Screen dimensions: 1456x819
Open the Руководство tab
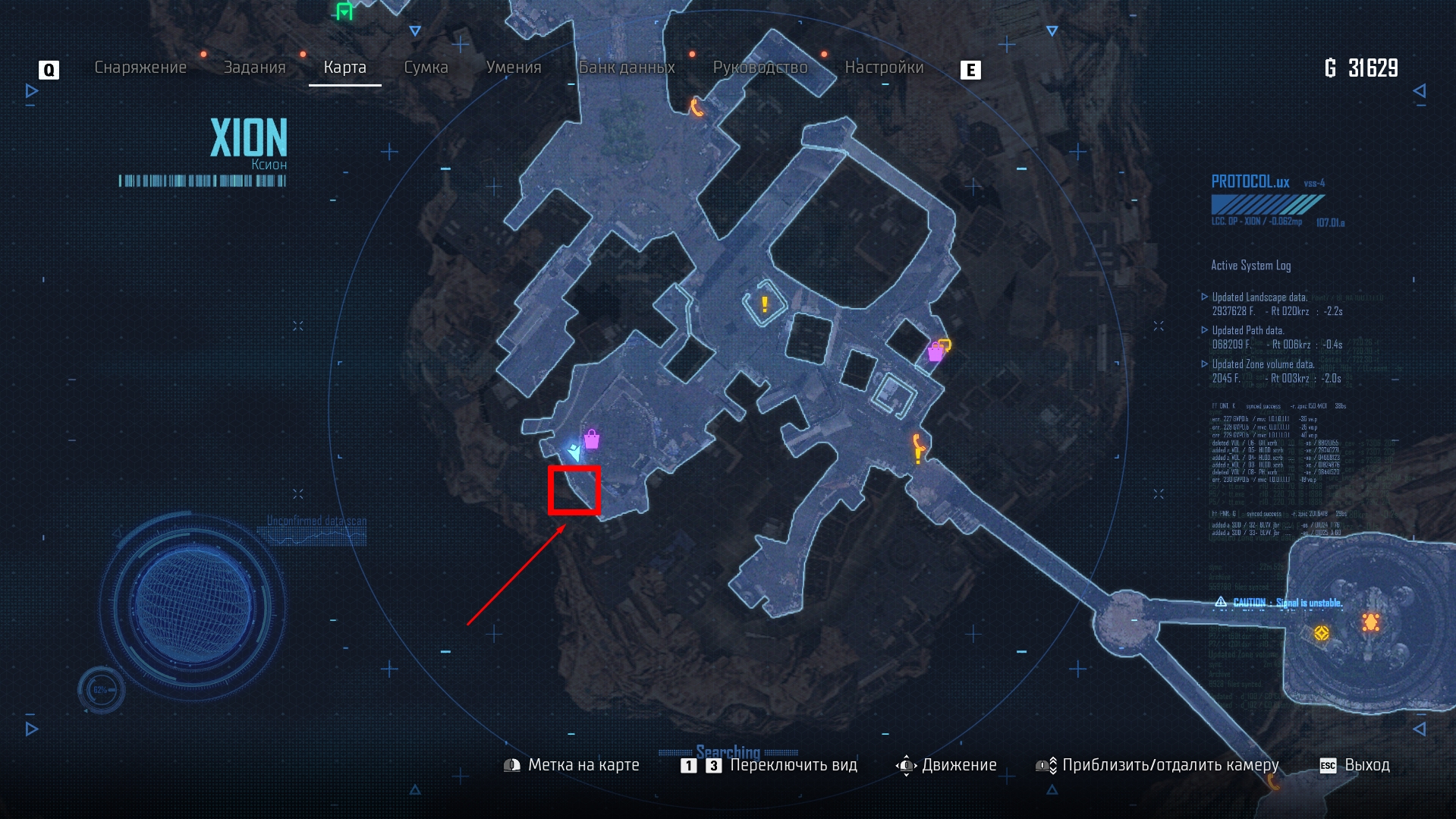759,68
